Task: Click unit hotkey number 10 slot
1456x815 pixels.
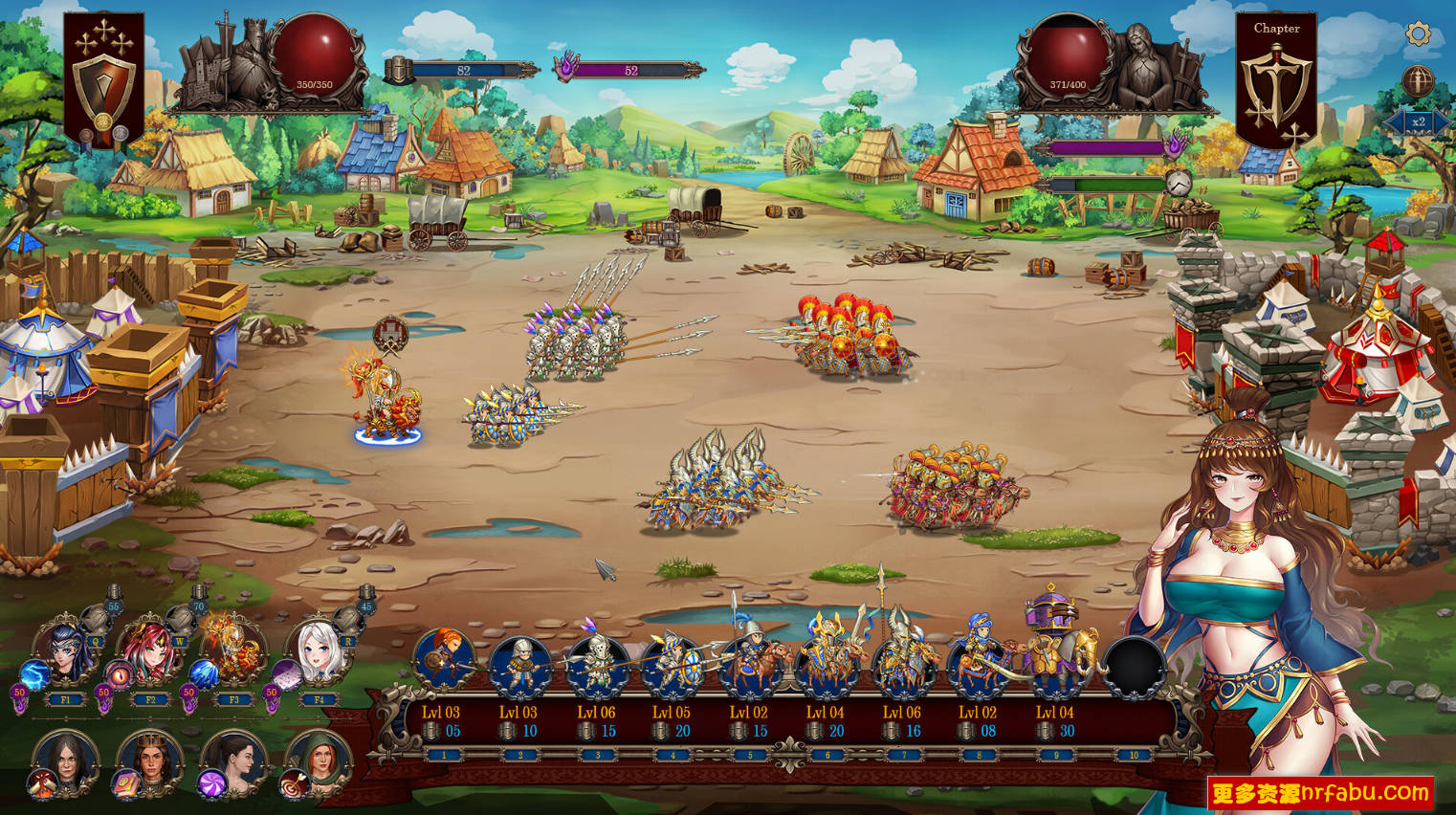Action: pos(1134,755)
